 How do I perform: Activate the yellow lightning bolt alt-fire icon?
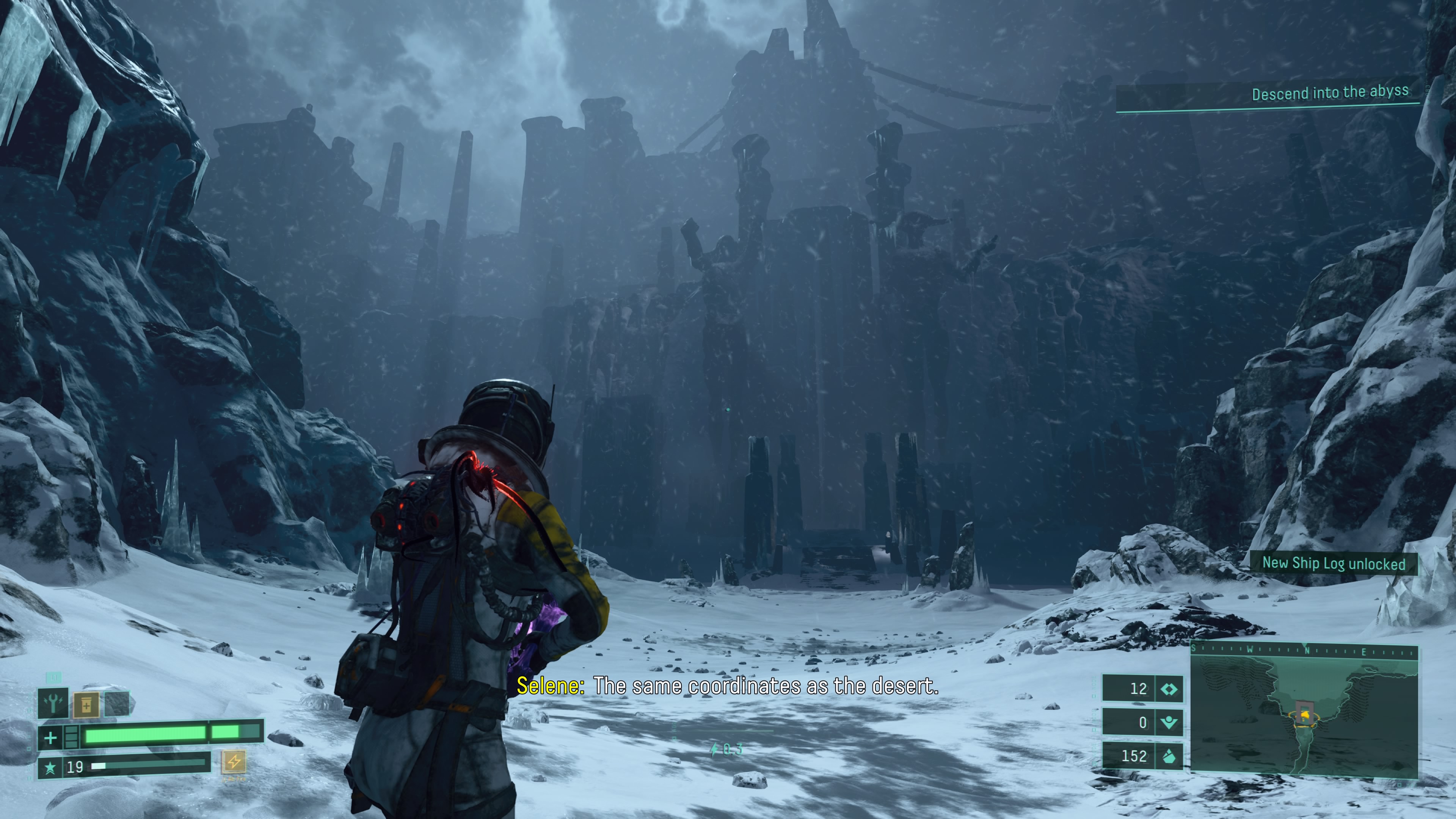pos(234,761)
